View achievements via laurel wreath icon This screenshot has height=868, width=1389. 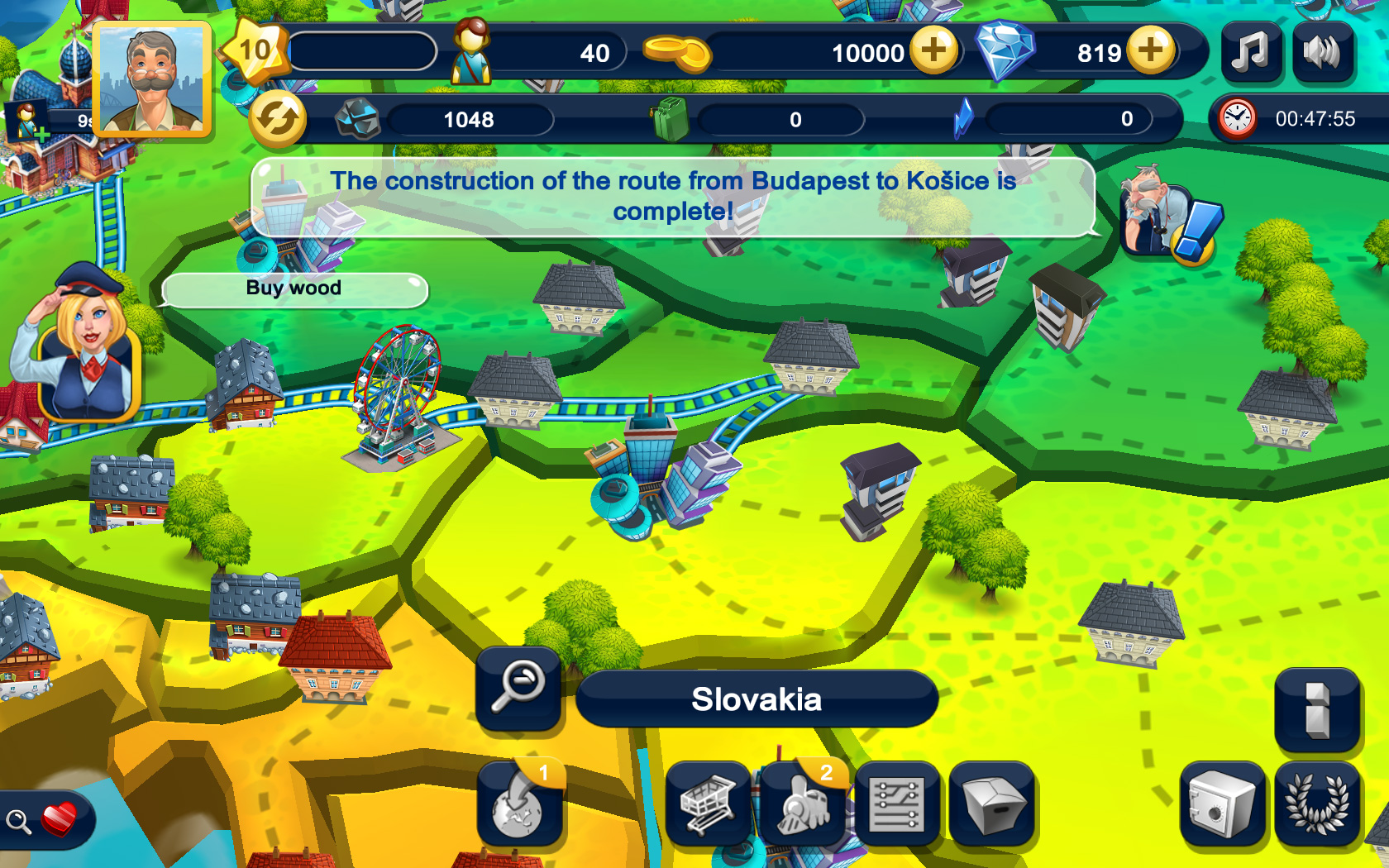[x=1316, y=802]
